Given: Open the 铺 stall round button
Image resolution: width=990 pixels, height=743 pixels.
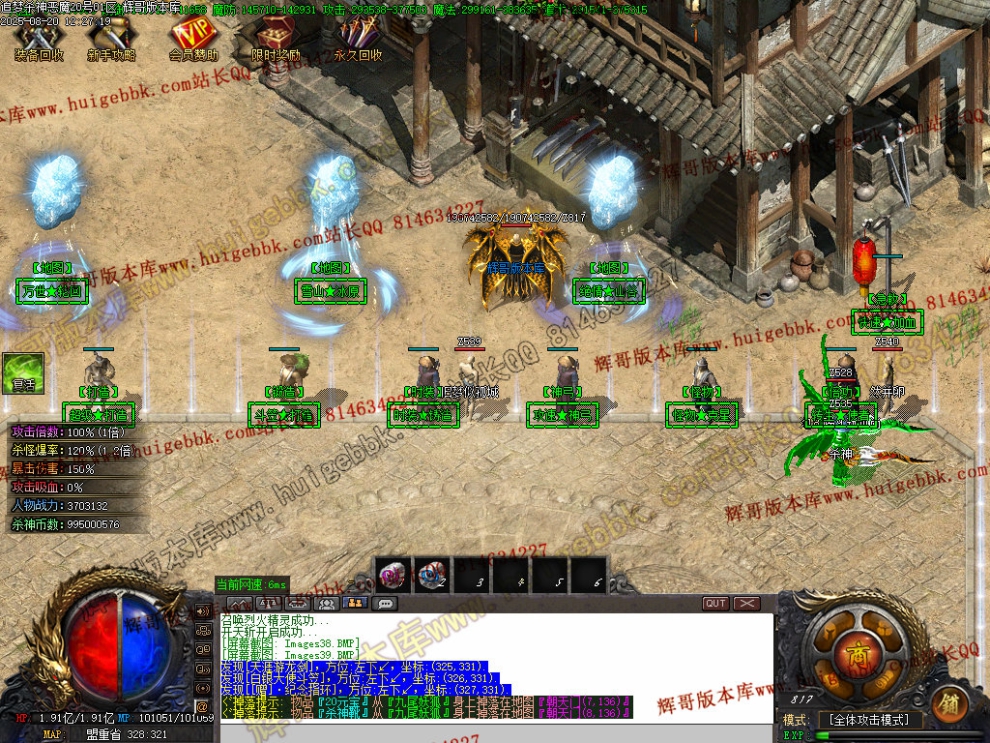Looking at the screenshot, I should coord(948,705).
